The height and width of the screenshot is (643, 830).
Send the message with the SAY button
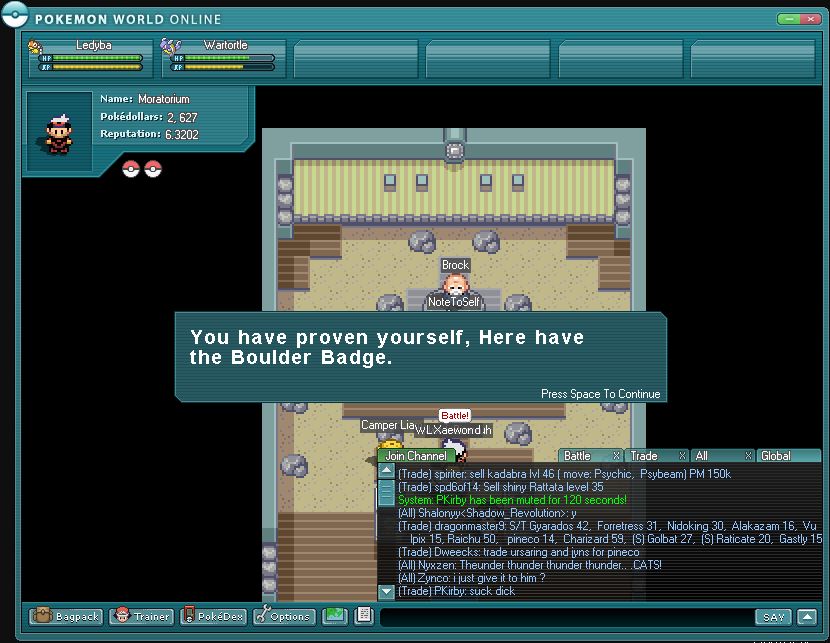[x=772, y=617]
